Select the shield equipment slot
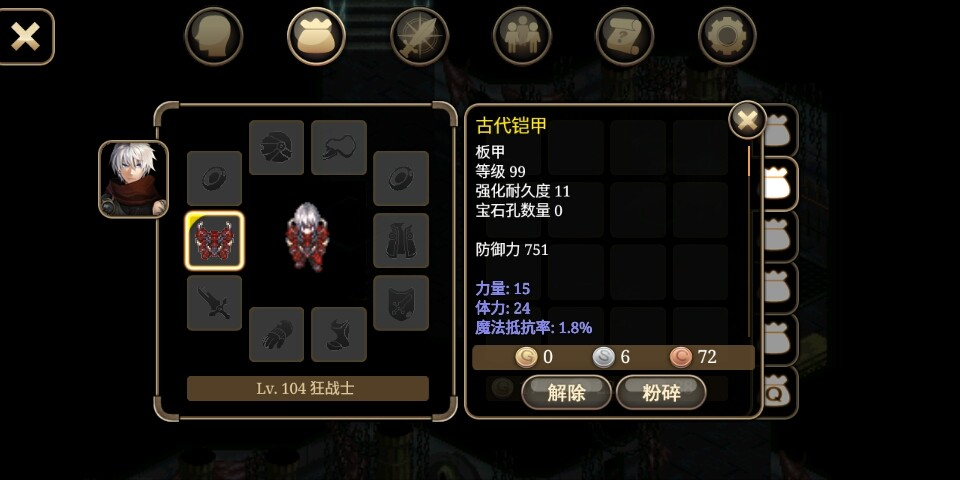Viewport: 960px width, 480px height. (x=401, y=303)
